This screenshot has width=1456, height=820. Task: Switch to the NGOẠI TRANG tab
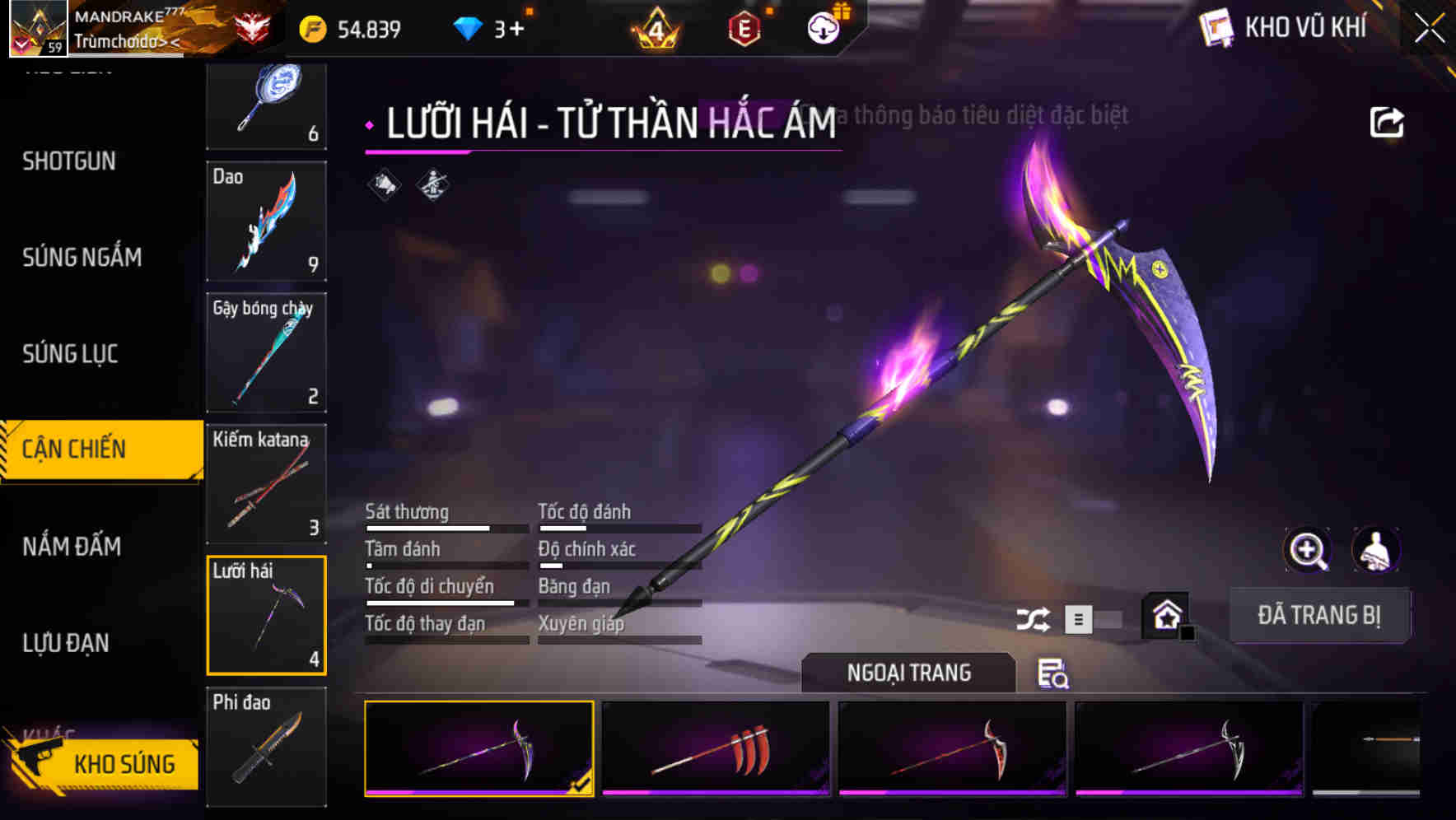pyautogui.click(x=908, y=673)
